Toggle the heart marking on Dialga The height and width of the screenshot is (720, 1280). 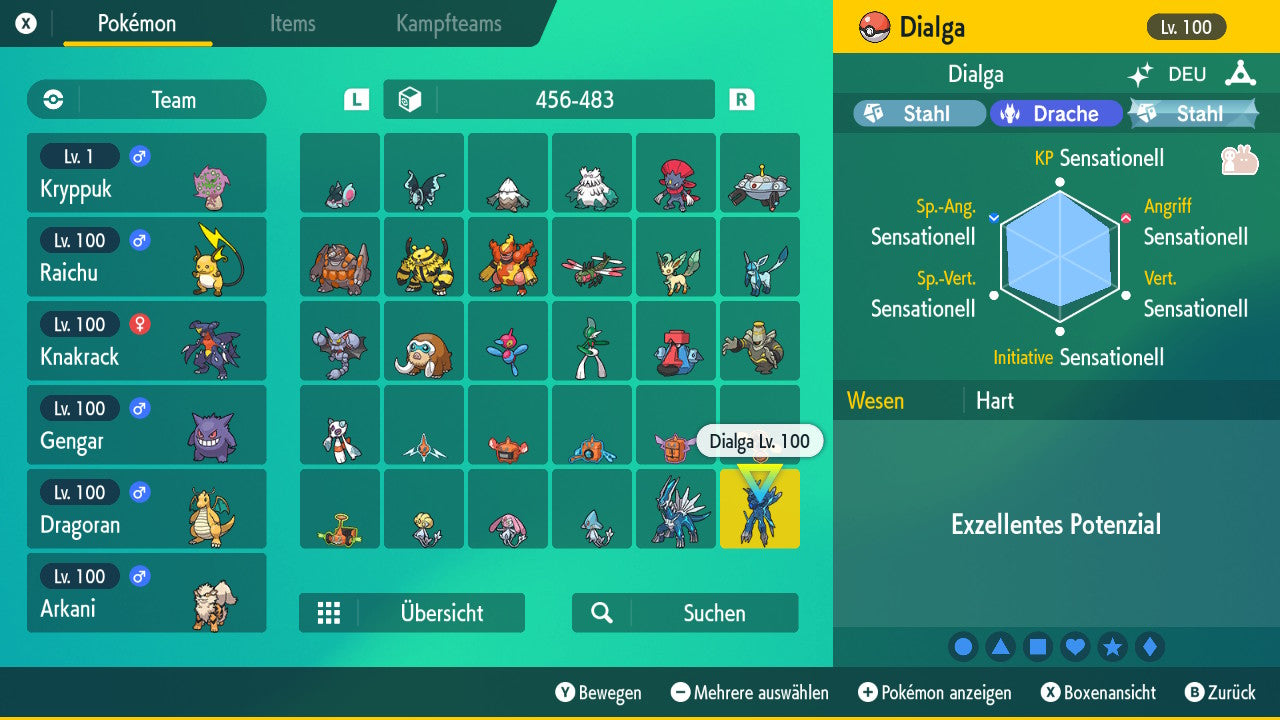tap(1075, 646)
